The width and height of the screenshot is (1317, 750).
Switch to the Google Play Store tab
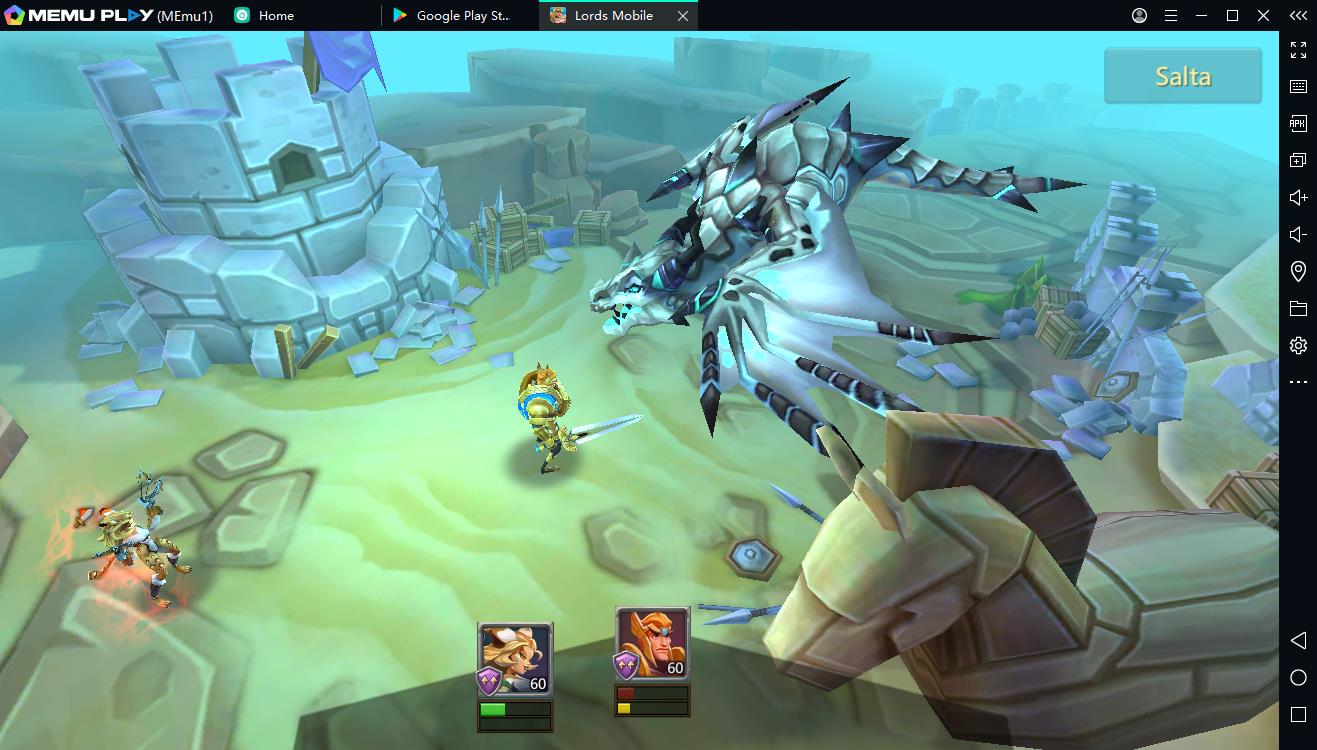(x=455, y=15)
